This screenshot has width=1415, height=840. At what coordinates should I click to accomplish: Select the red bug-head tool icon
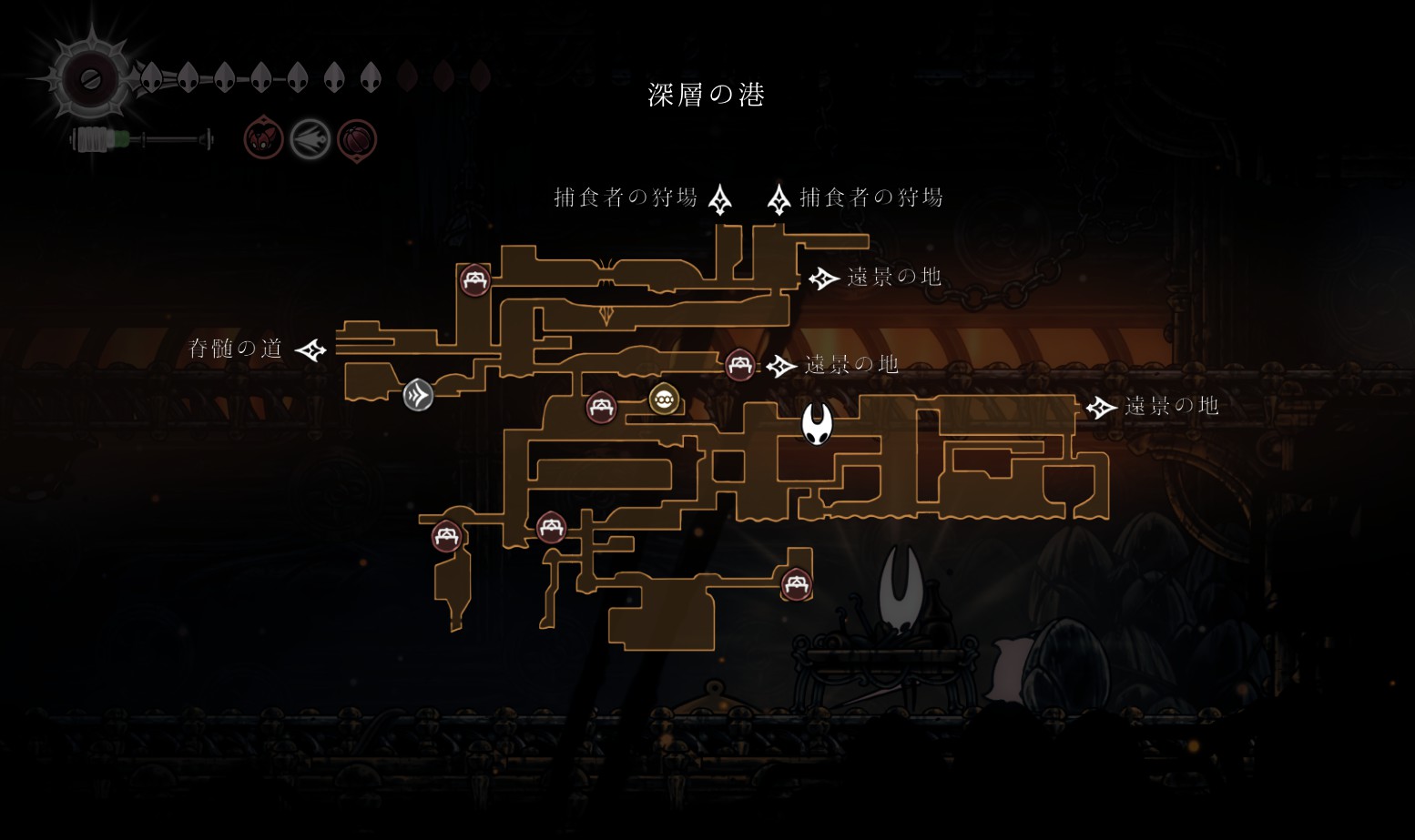point(263,139)
